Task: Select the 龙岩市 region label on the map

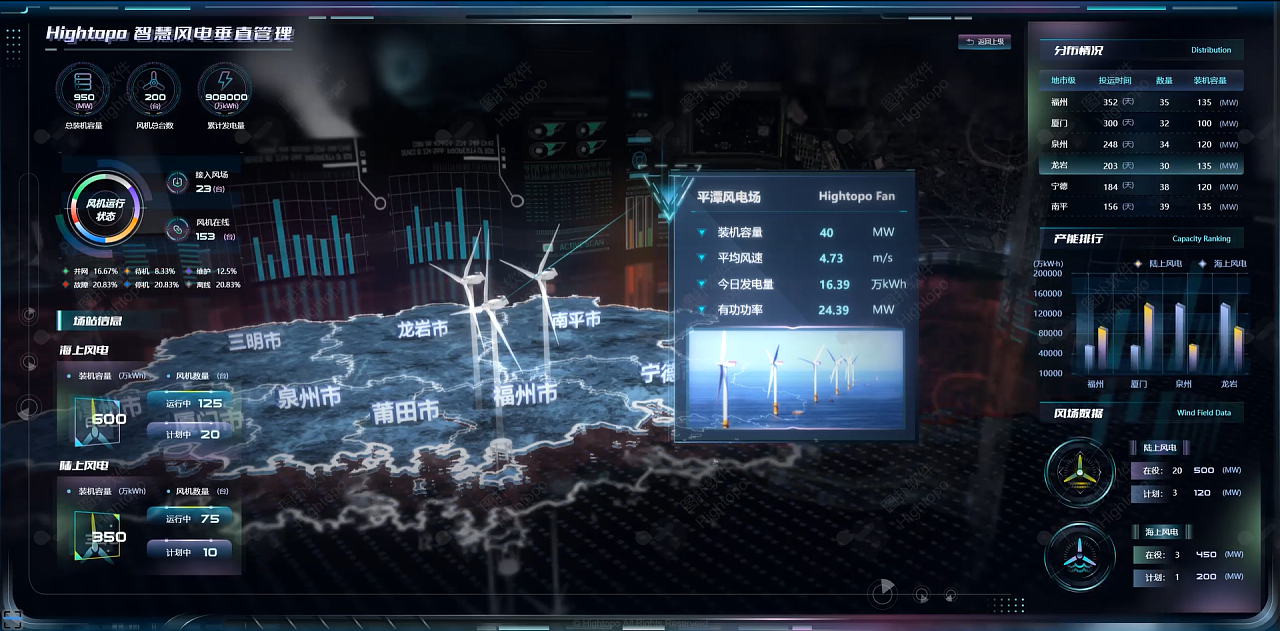Action: coord(422,328)
